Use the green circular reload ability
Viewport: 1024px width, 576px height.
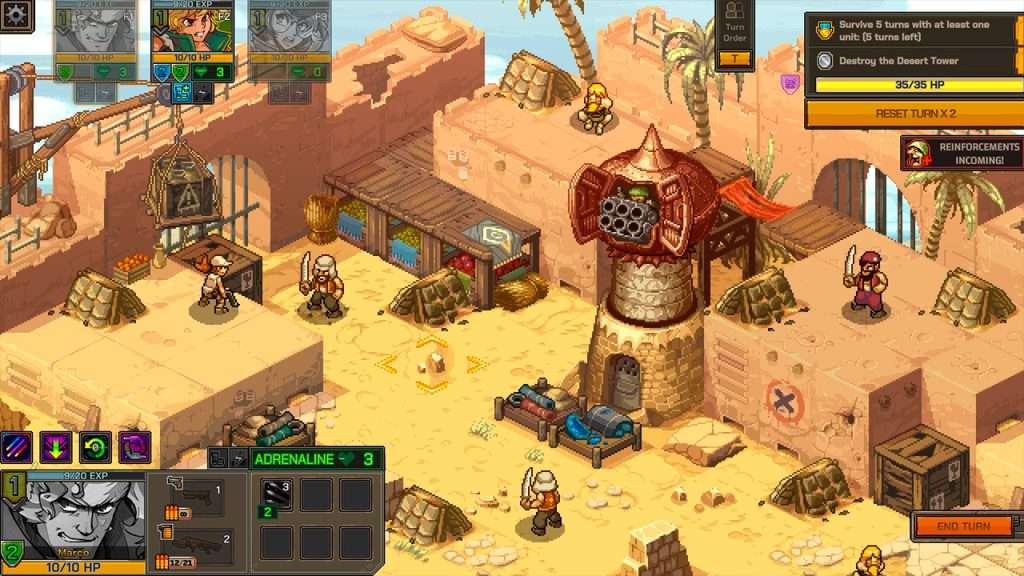(x=95, y=447)
